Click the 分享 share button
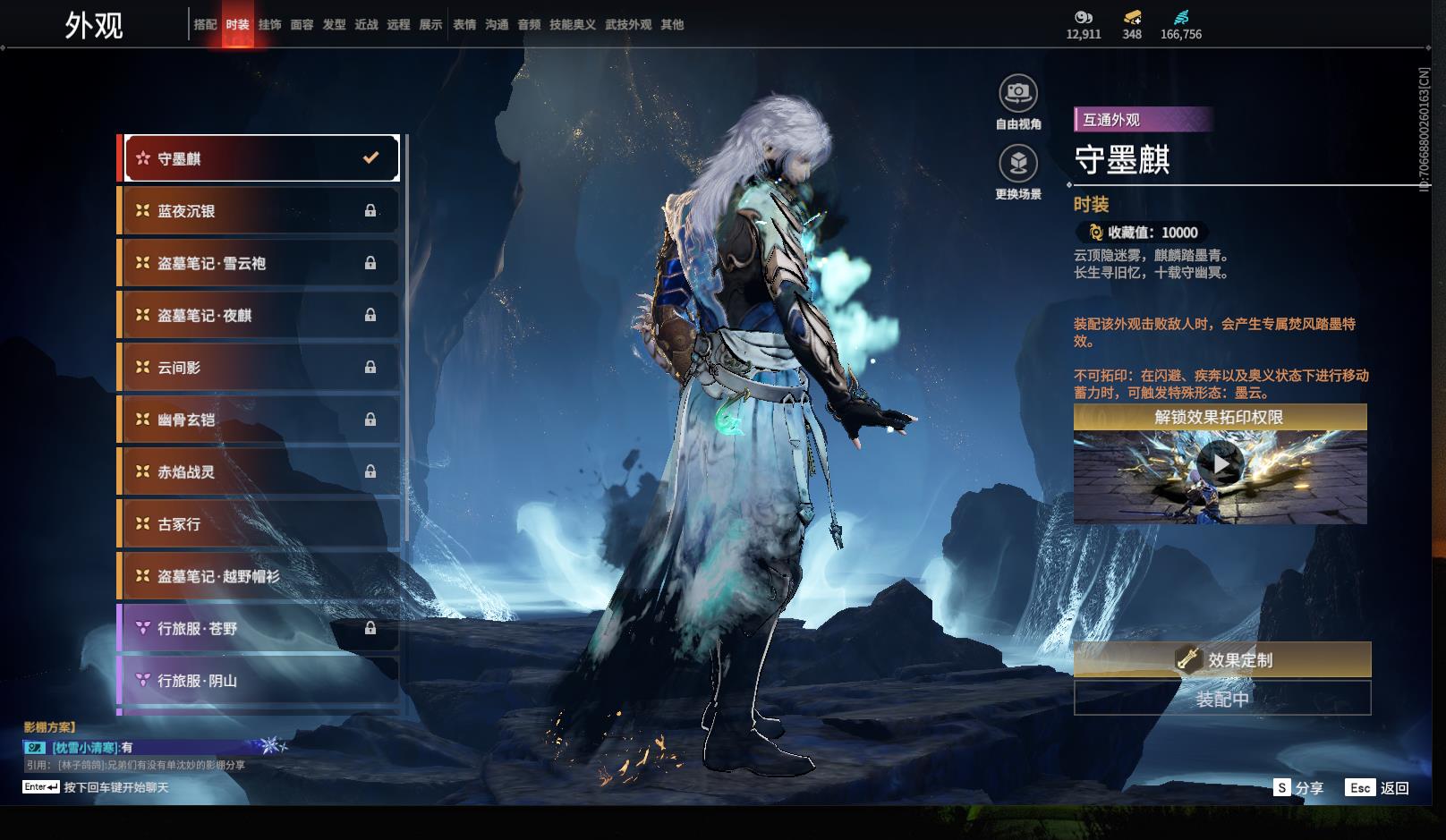1446x840 pixels. click(1298, 788)
